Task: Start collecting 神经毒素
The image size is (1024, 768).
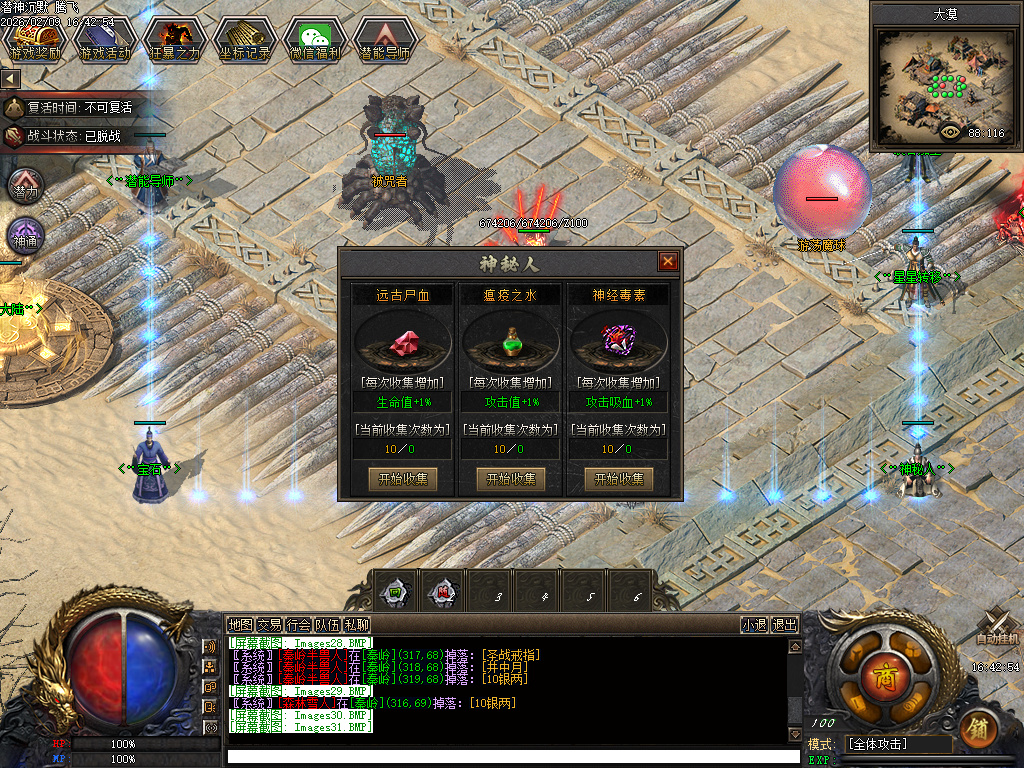Action: (619, 479)
